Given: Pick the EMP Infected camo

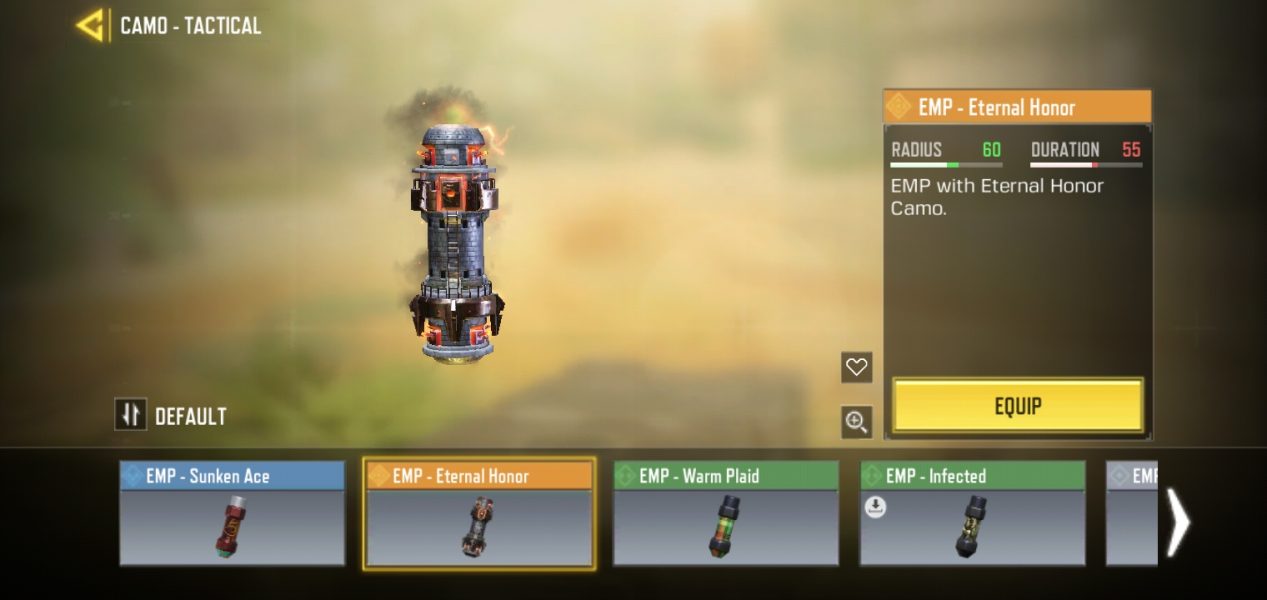Looking at the screenshot, I should click(x=972, y=514).
